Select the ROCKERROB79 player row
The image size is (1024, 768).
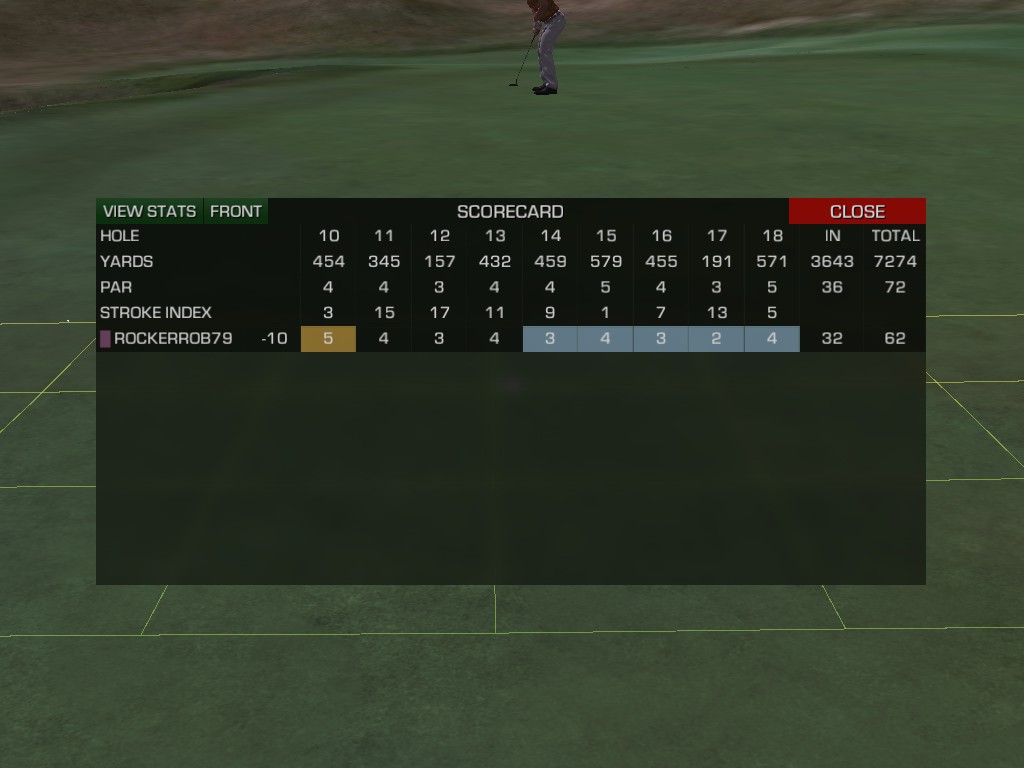(x=172, y=339)
